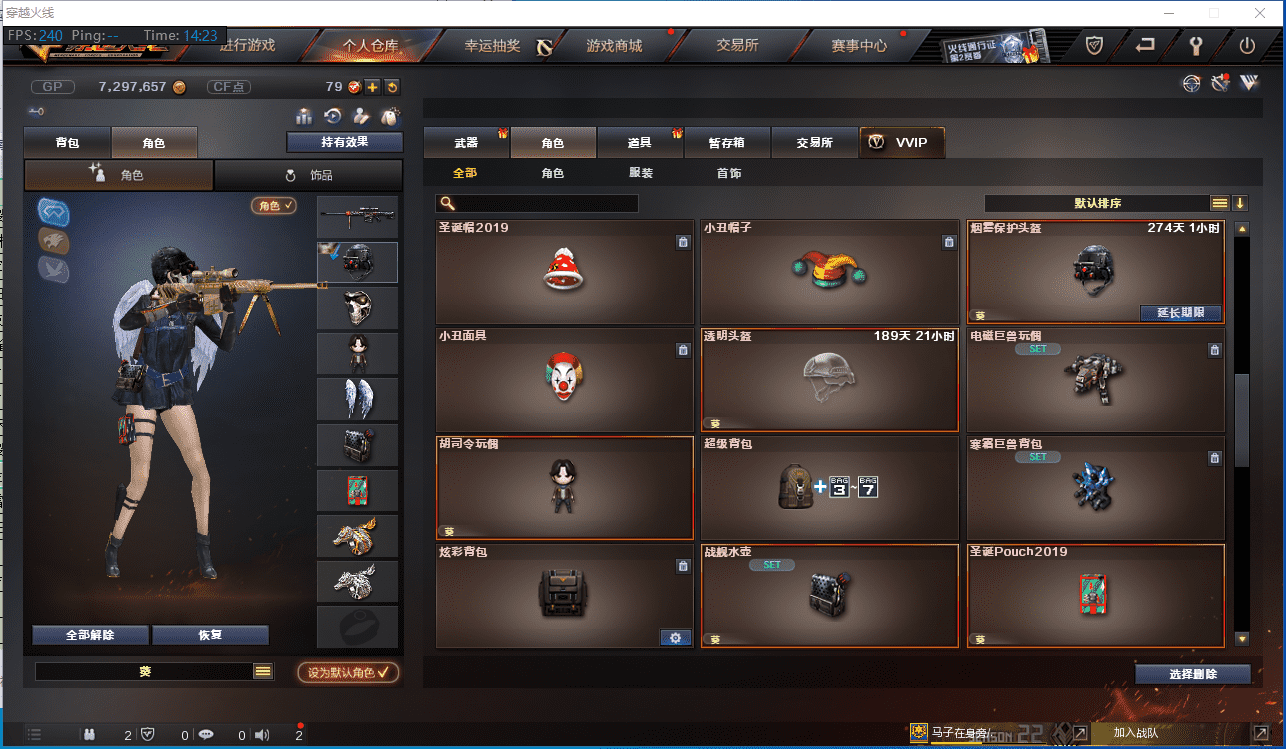Choose the 圣诞帽2019 Christmas hat item
The image size is (1286, 749).
point(565,270)
